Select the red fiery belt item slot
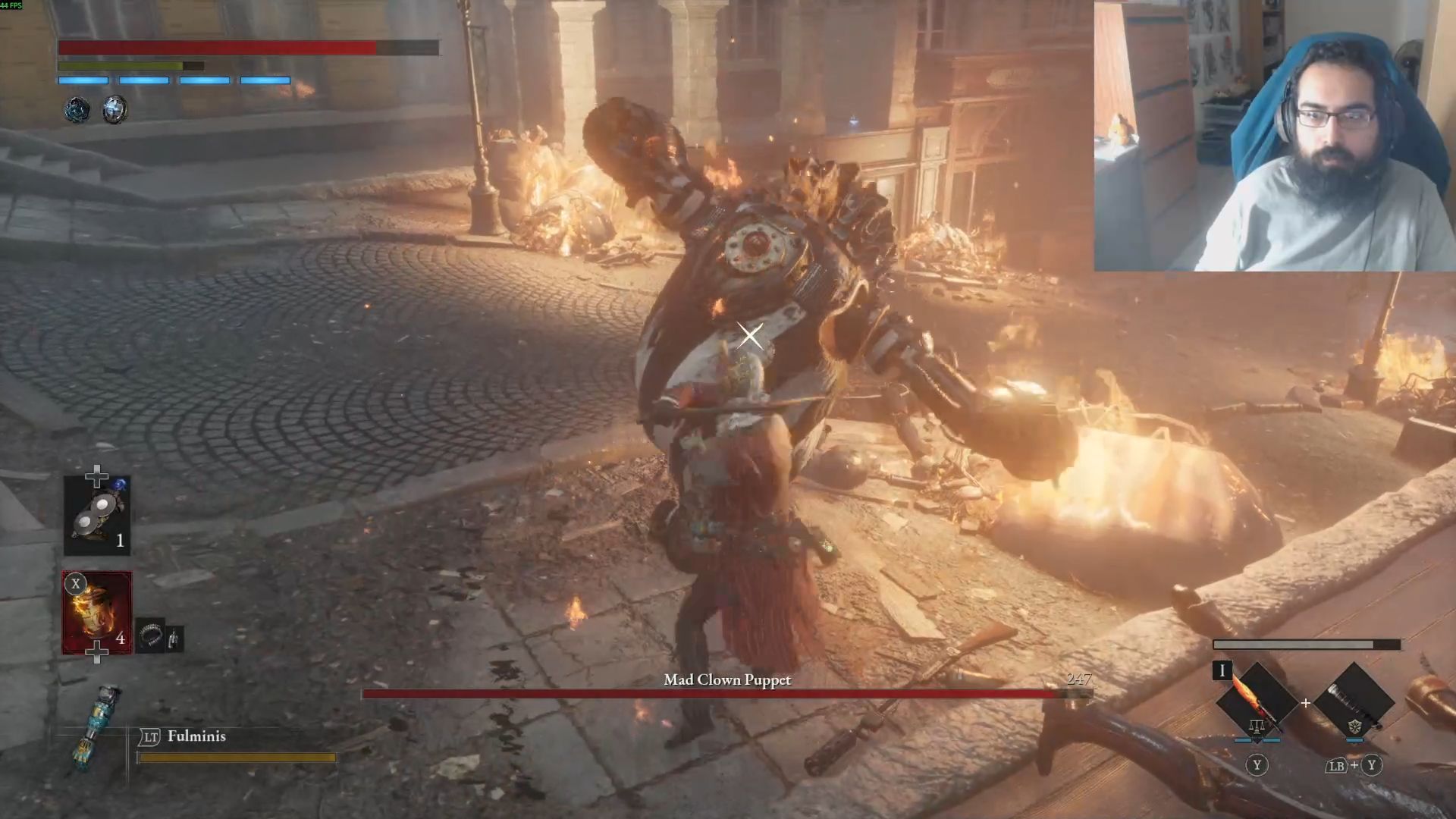The image size is (1456, 819). (x=97, y=612)
